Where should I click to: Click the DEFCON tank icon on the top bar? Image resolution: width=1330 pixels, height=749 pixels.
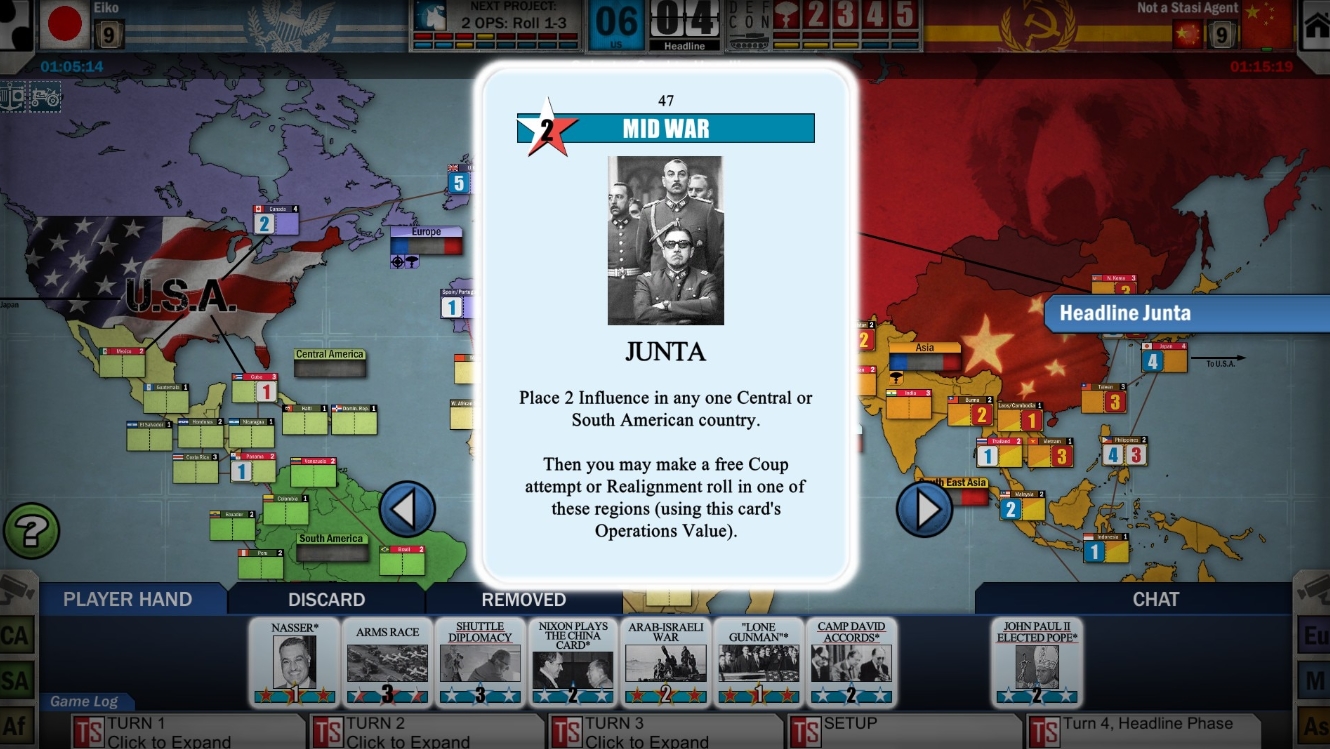coord(748,38)
